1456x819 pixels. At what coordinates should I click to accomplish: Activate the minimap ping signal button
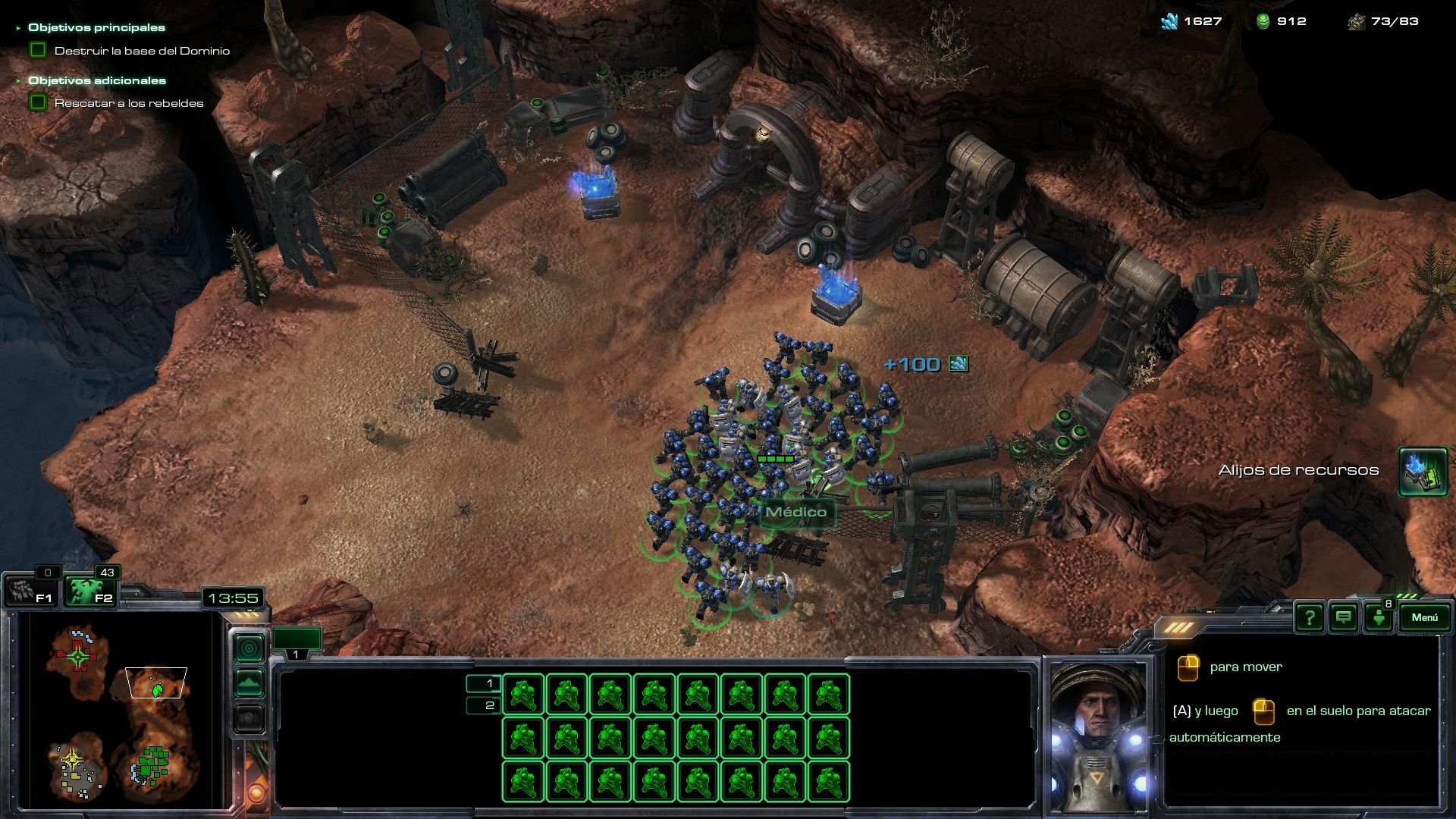[249, 648]
